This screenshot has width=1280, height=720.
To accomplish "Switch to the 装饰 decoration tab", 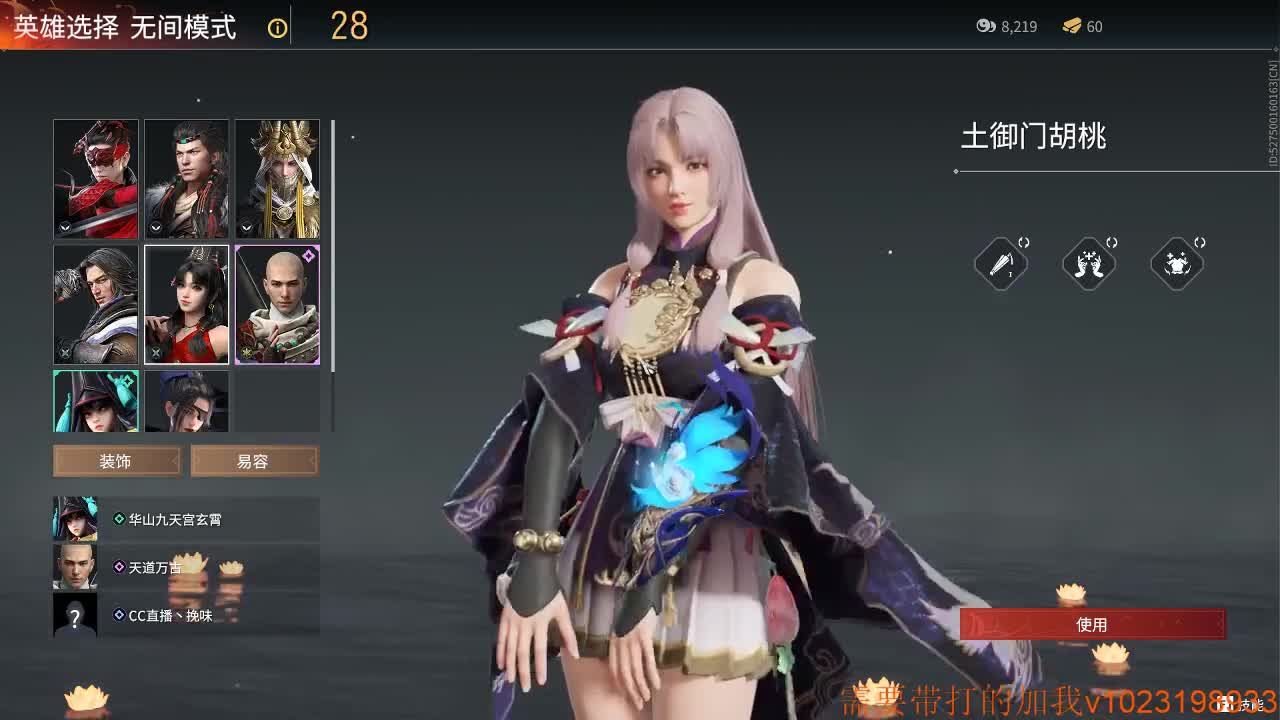I will coord(116,460).
